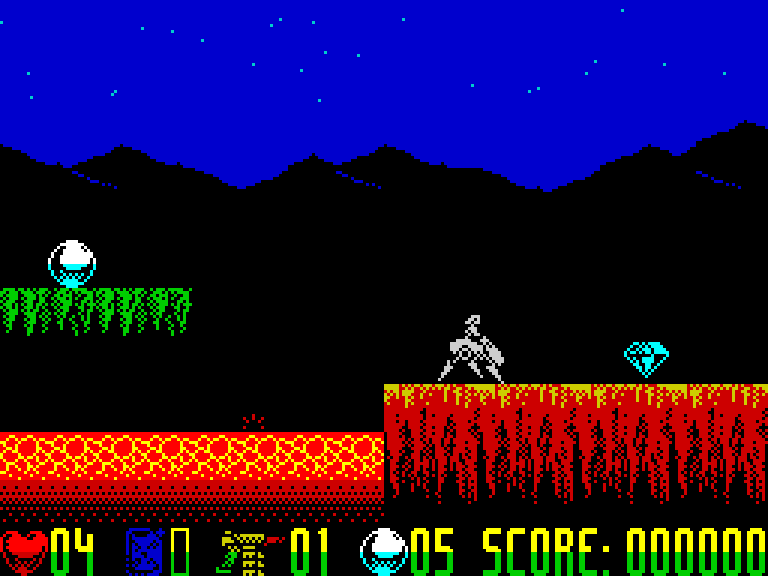Choose the yellow gun weapon icon
Image resolution: width=768 pixels, height=576 pixels.
246,552
